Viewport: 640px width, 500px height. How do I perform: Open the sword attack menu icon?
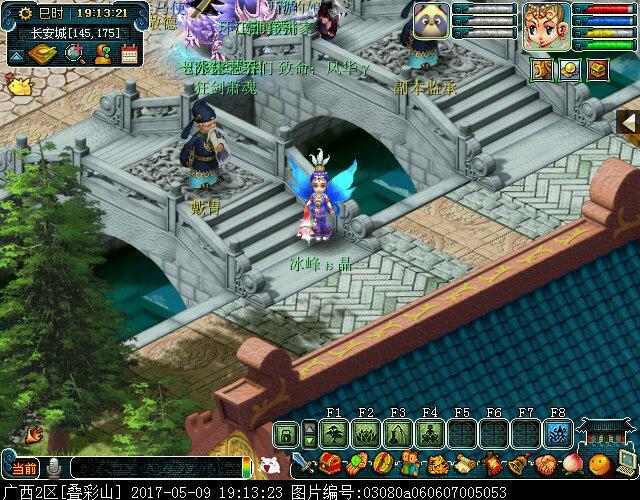302,465
